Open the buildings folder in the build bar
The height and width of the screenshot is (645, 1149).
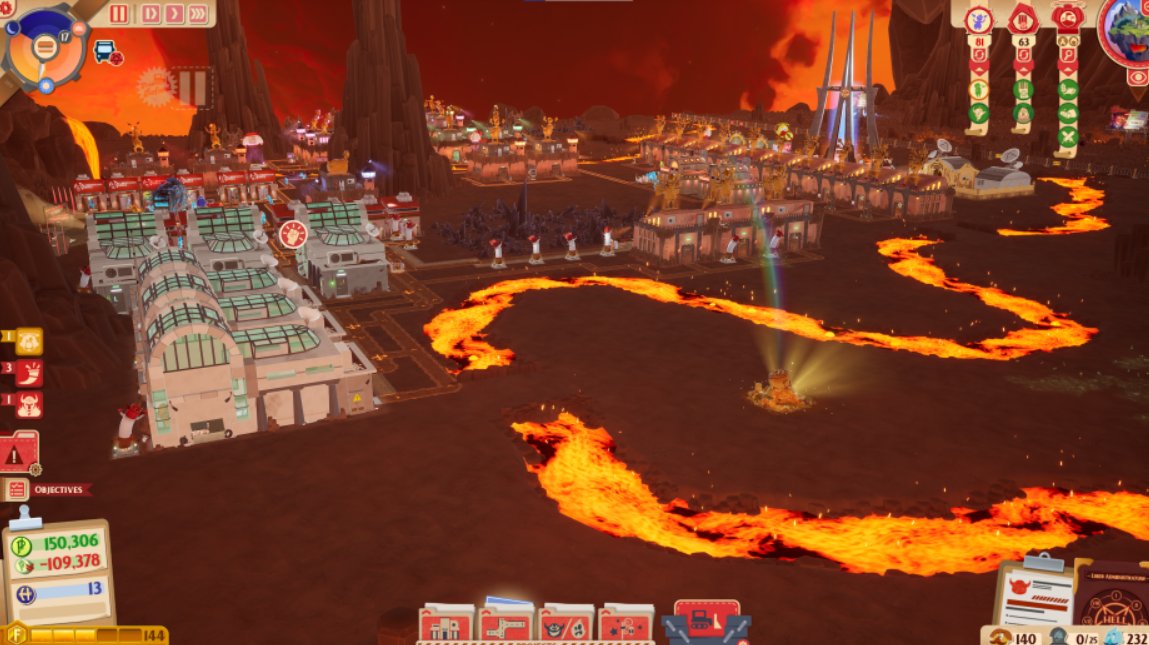446,625
